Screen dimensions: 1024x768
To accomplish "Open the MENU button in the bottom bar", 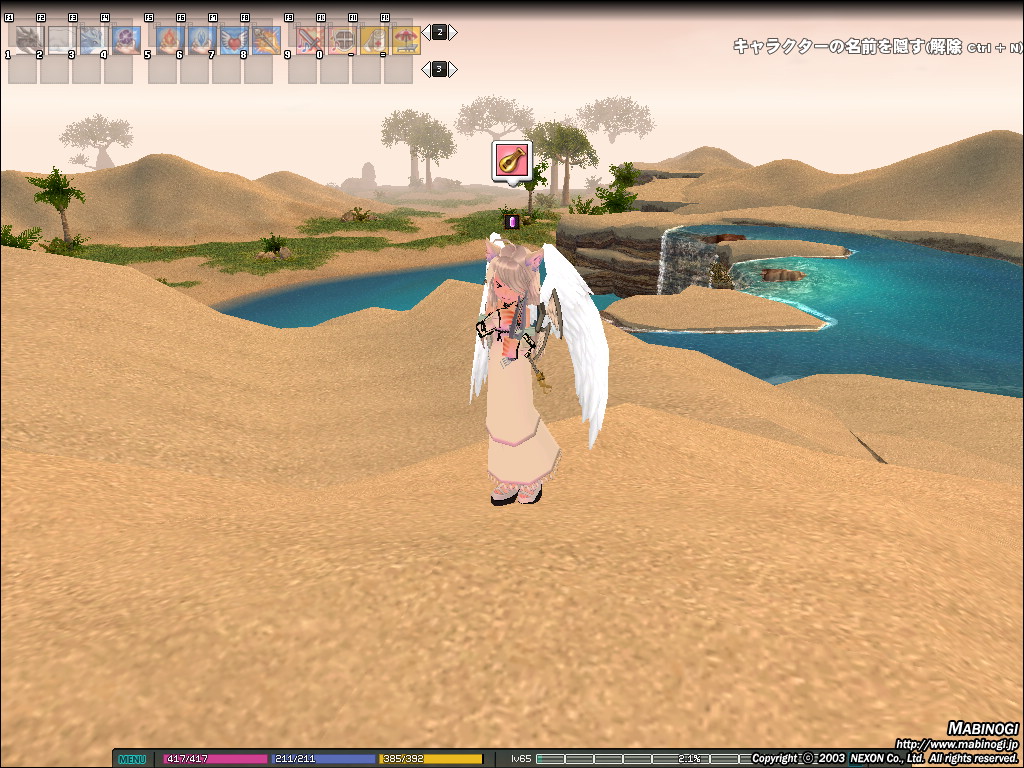I will click(x=132, y=759).
